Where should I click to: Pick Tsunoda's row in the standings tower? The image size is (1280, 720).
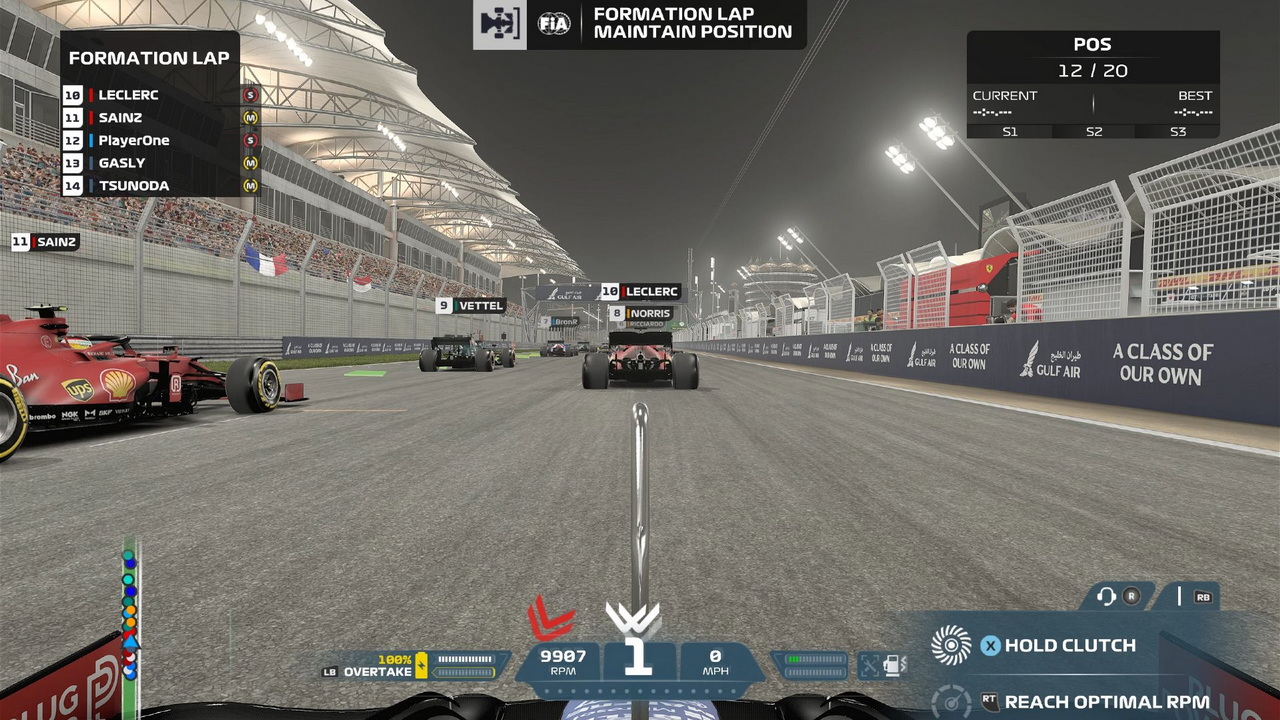click(x=160, y=186)
